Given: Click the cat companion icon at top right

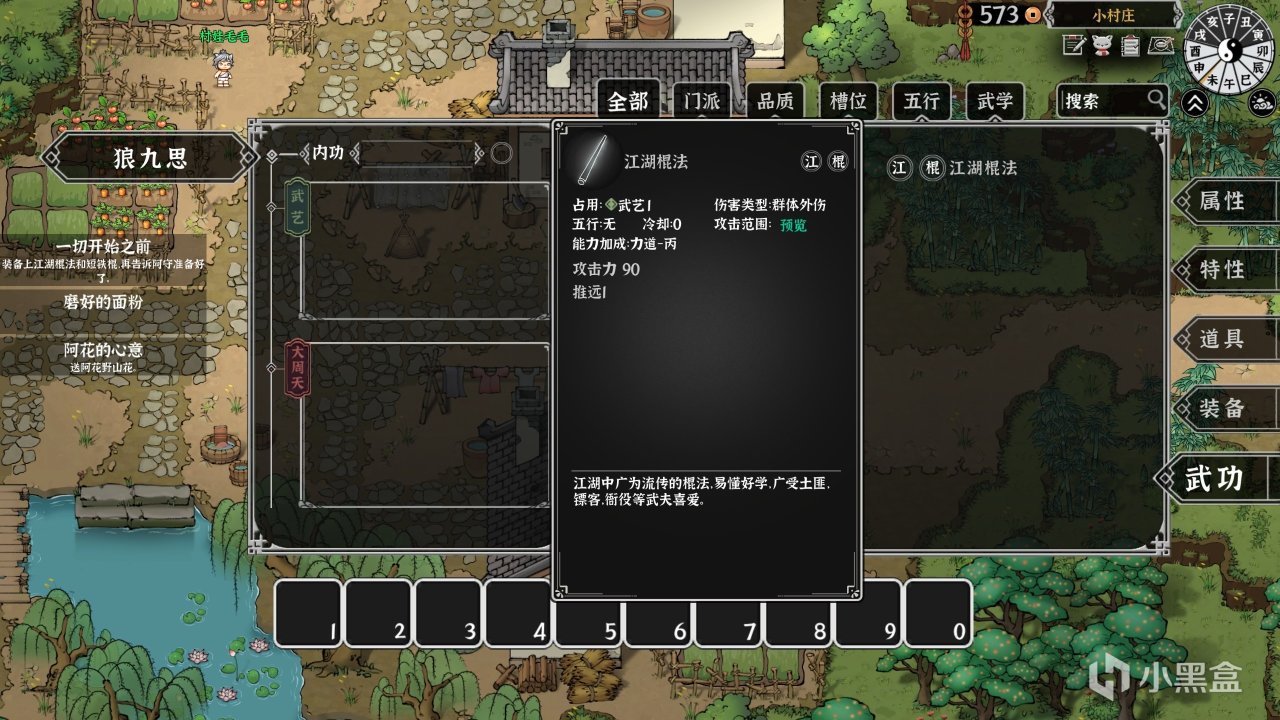Looking at the screenshot, I should [1102, 44].
